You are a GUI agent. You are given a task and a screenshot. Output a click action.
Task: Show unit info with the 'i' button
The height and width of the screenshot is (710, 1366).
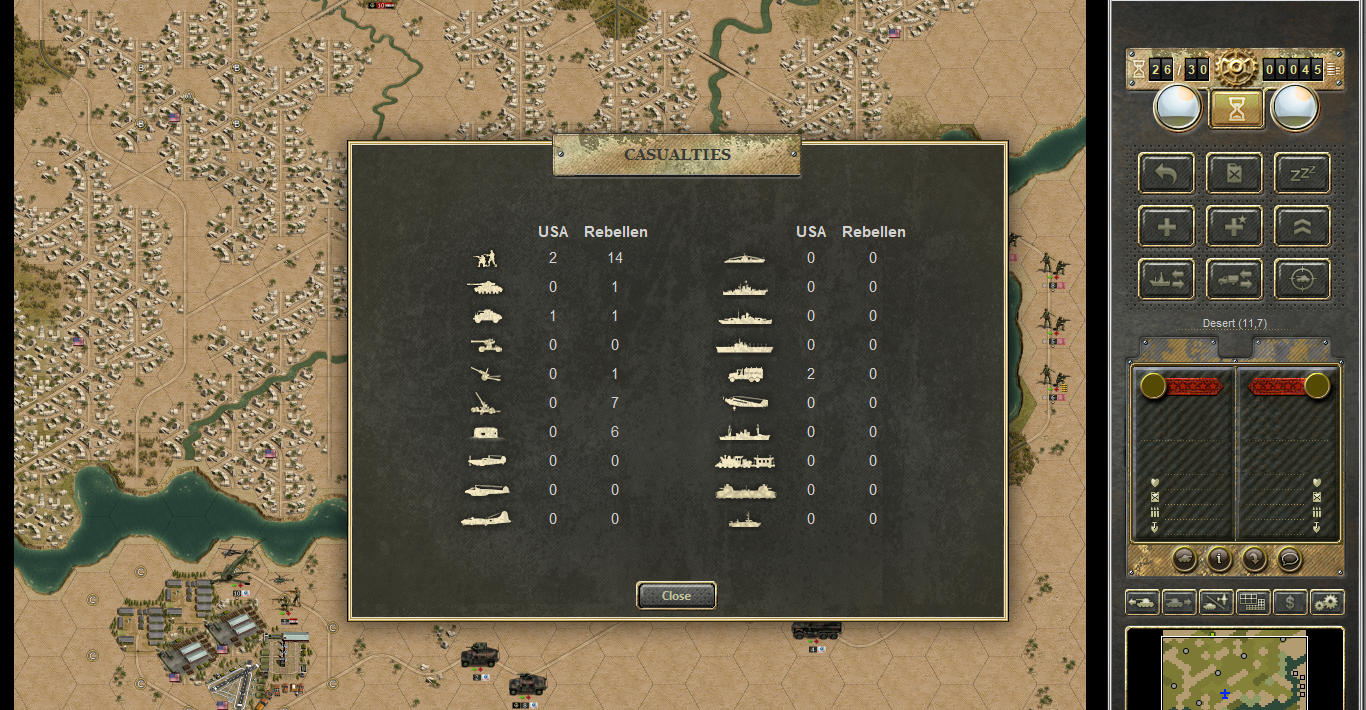click(x=1219, y=558)
